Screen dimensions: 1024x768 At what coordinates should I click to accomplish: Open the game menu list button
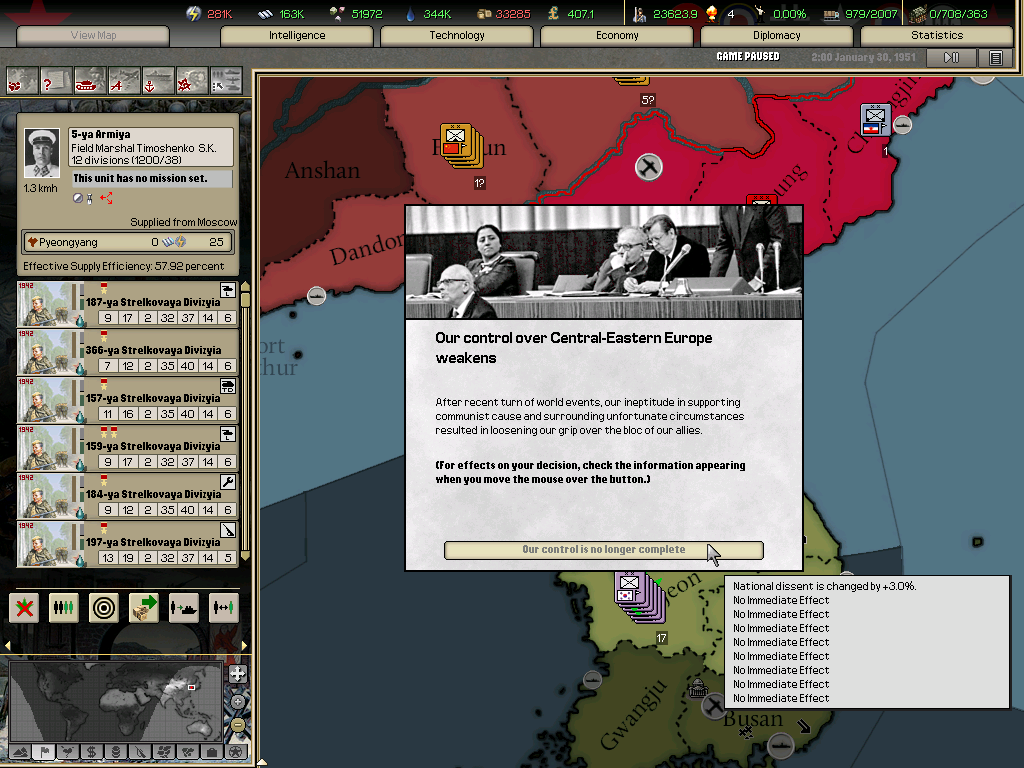tap(995, 58)
